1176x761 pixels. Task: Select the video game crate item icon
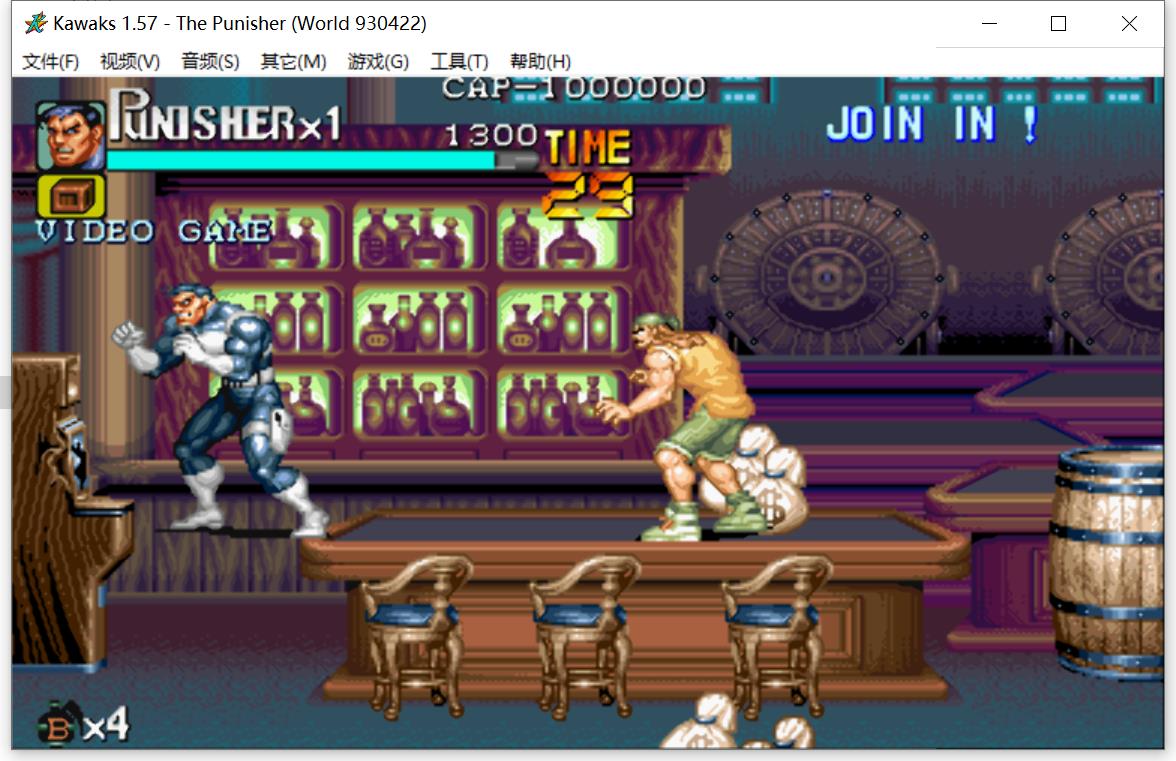pyautogui.click(x=71, y=197)
